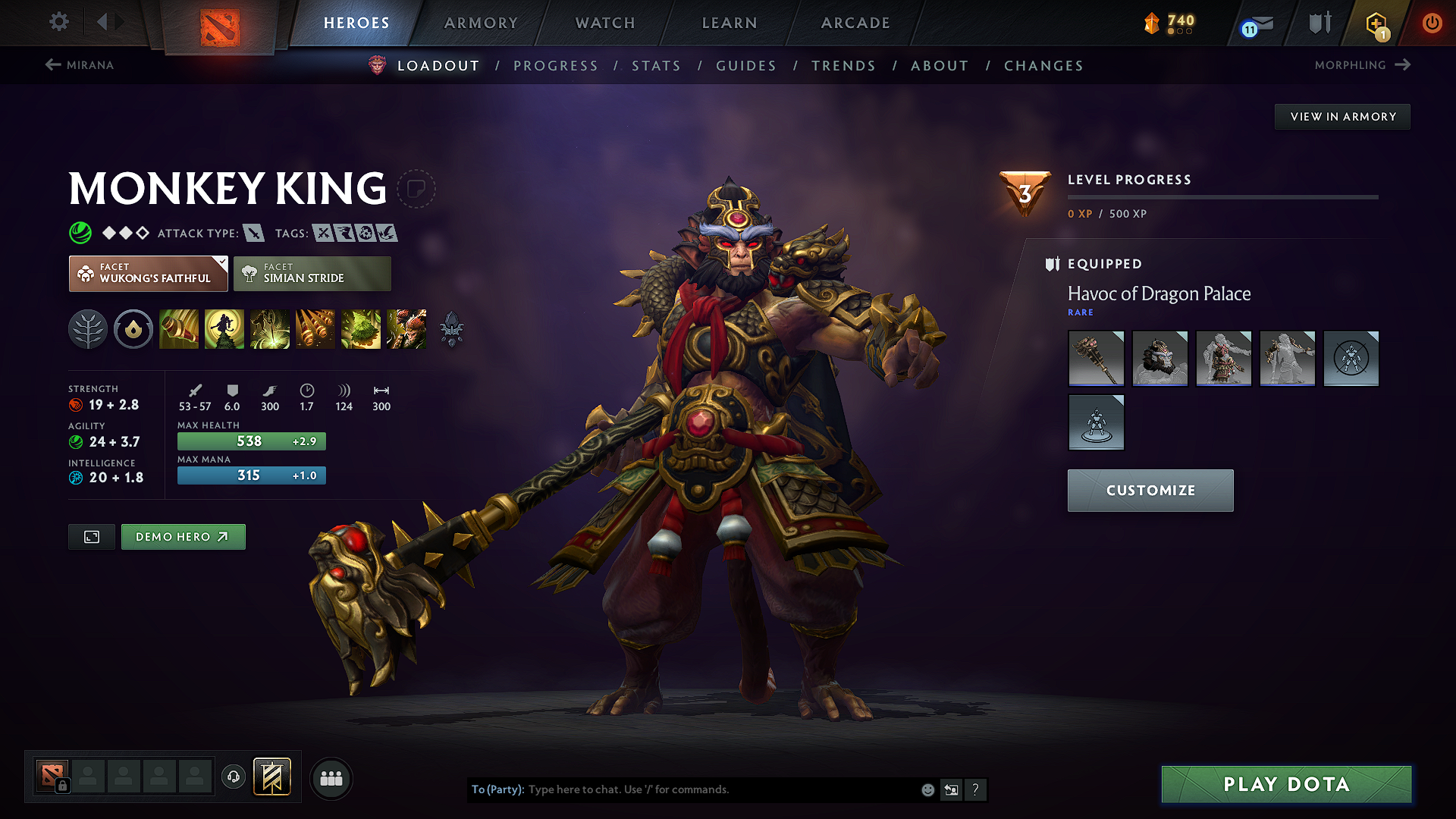View the Stats hero sub-tab
The image size is (1456, 819).
657,66
